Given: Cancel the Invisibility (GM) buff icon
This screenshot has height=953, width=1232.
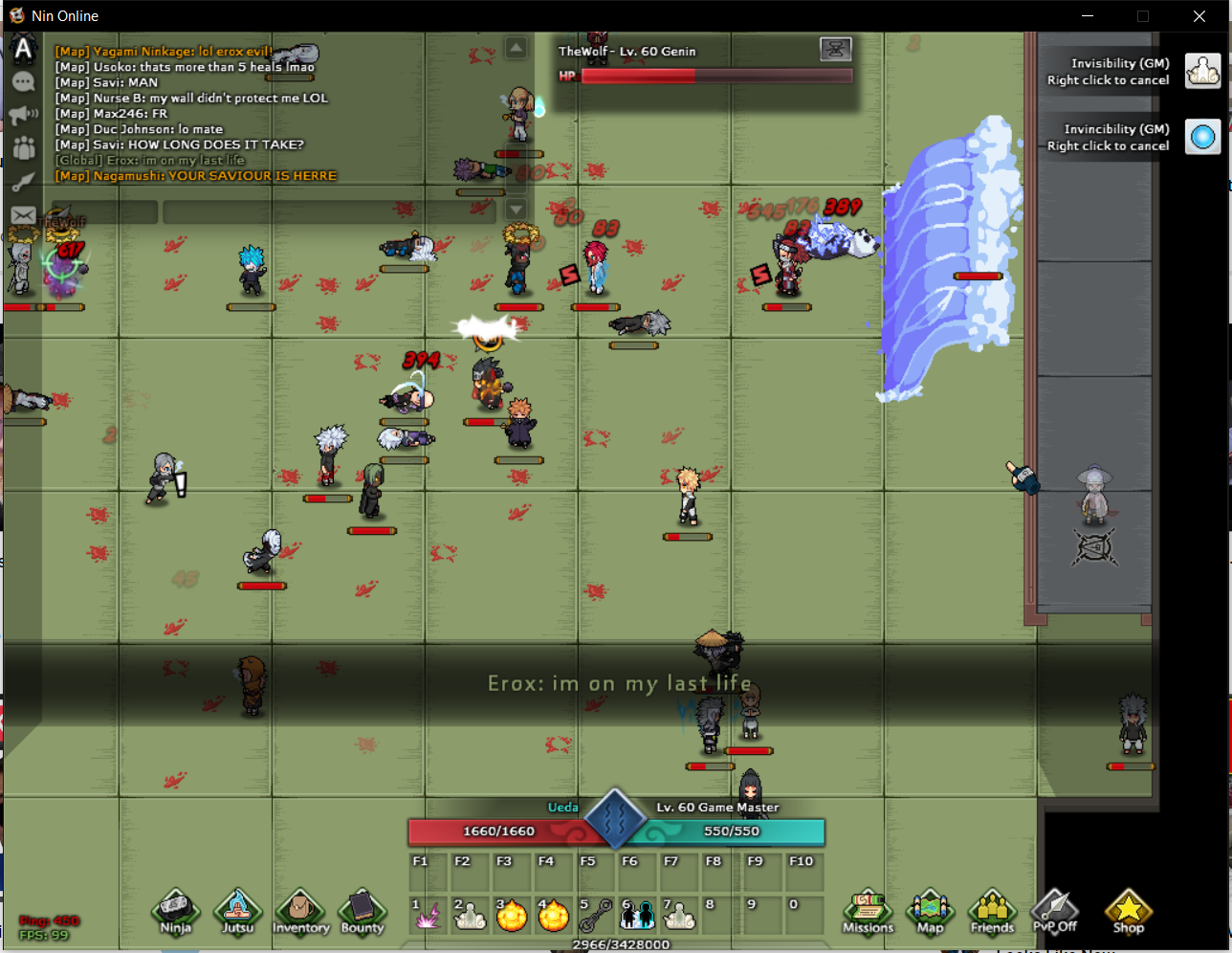Looking at the screenshot, I should coord(1202,71).
